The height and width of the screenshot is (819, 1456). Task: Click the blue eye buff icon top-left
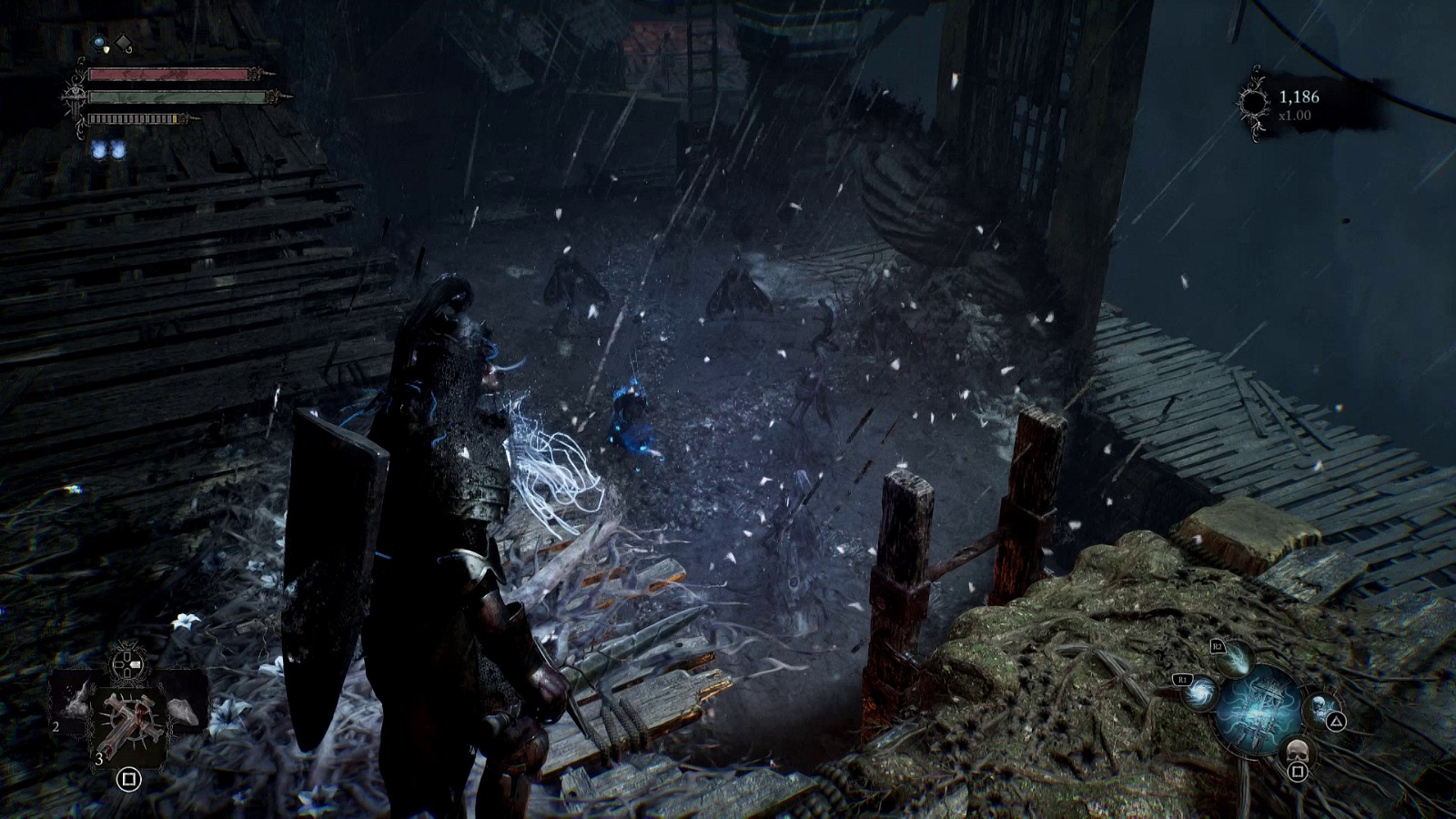pos(98,42)
